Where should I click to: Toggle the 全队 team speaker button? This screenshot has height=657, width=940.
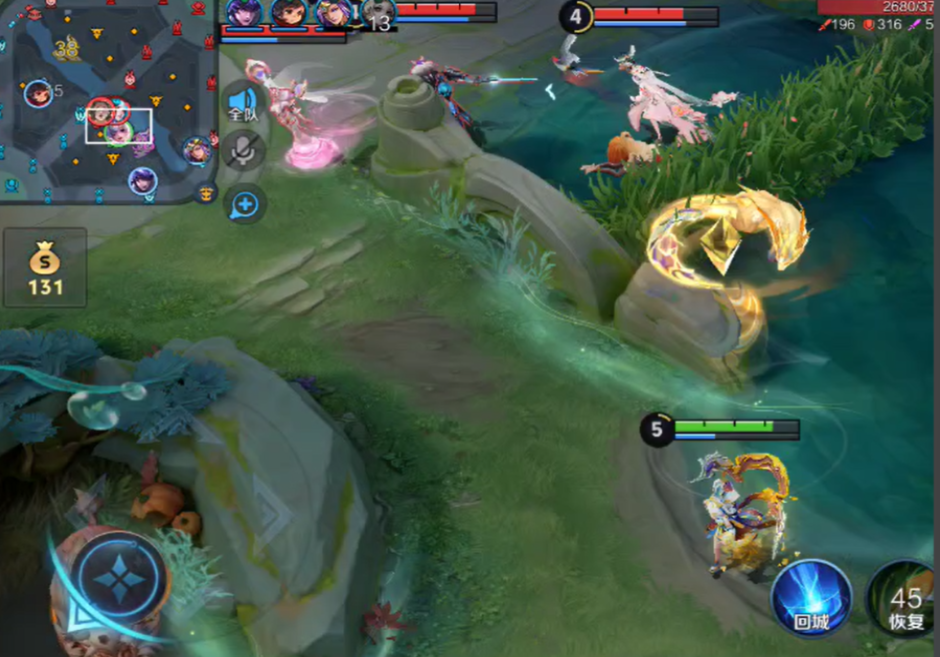[243, 103]
